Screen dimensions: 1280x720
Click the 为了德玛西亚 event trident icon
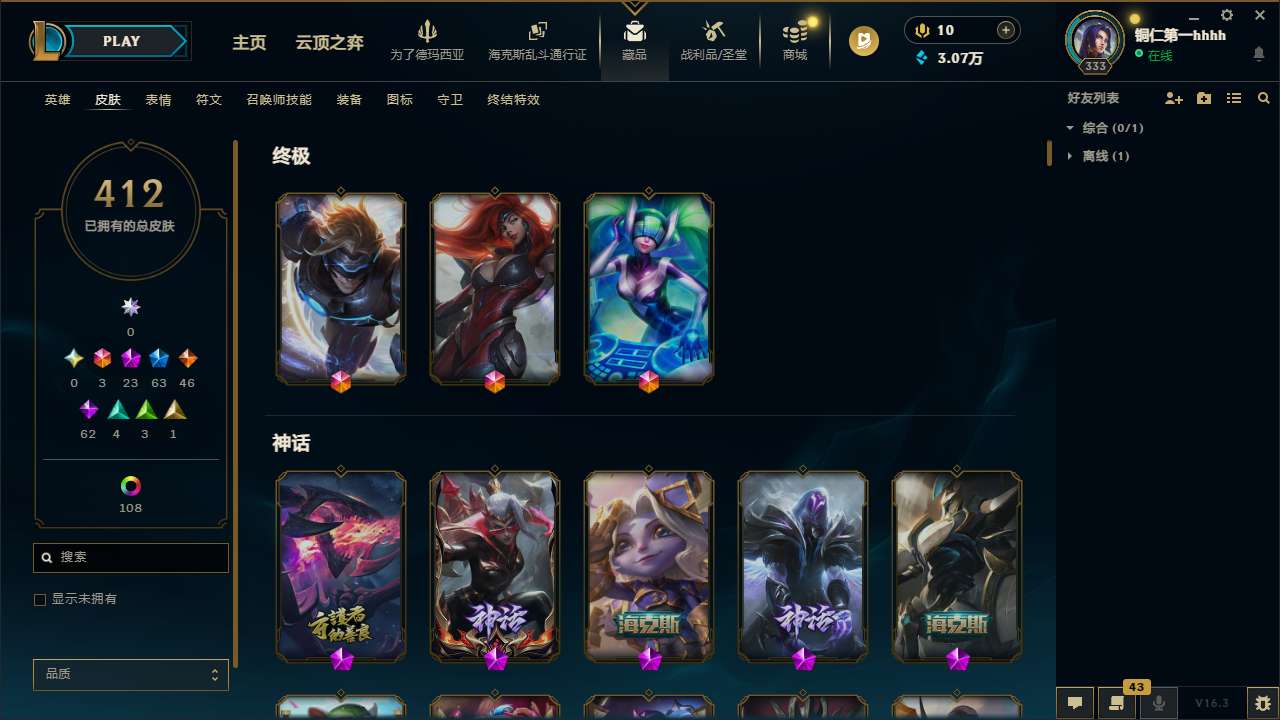coord(428,38)
